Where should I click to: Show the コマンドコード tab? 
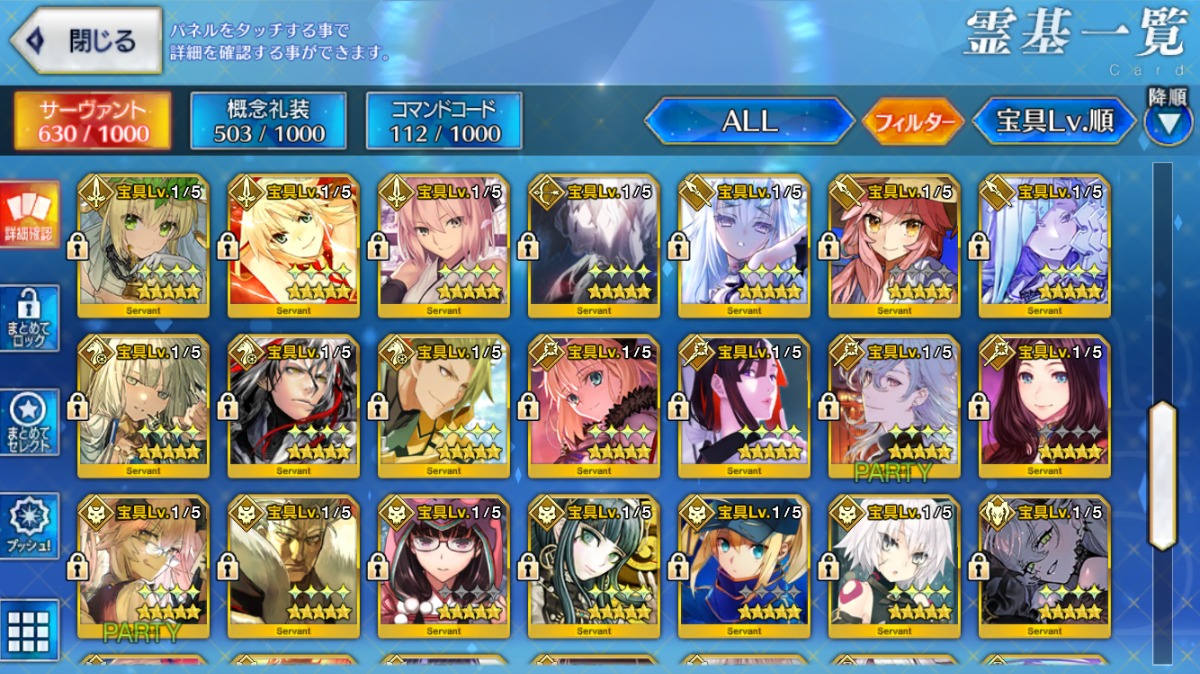pos(444,121)
